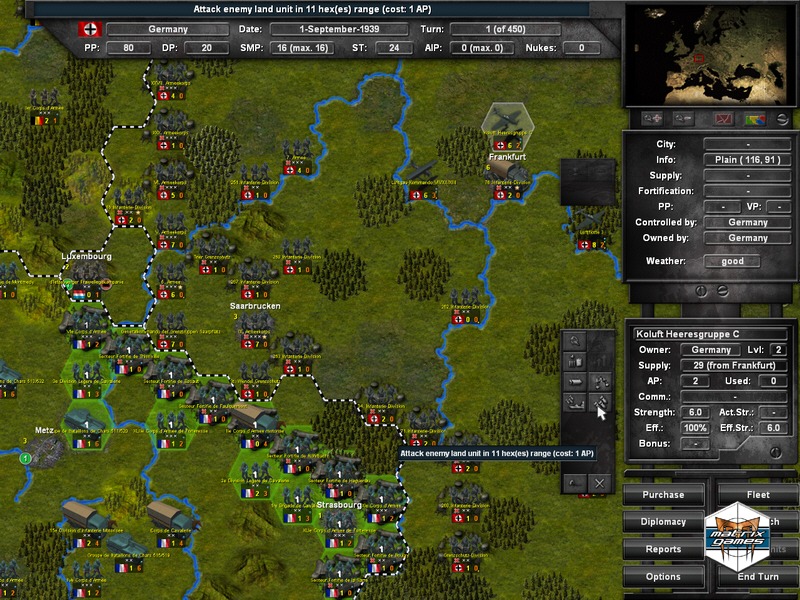Open the Purchase menu
Image resolution: width=800 pixels, height=600 pixels.
[663, 494]
